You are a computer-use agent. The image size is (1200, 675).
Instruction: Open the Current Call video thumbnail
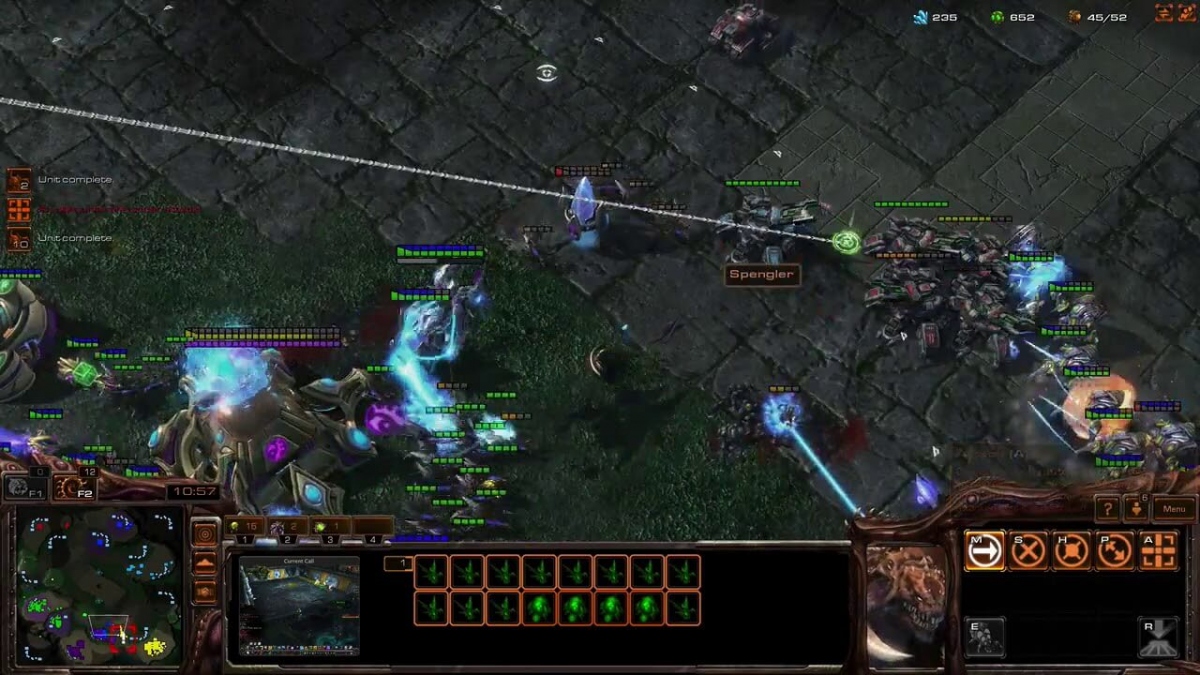click(299, 606)
